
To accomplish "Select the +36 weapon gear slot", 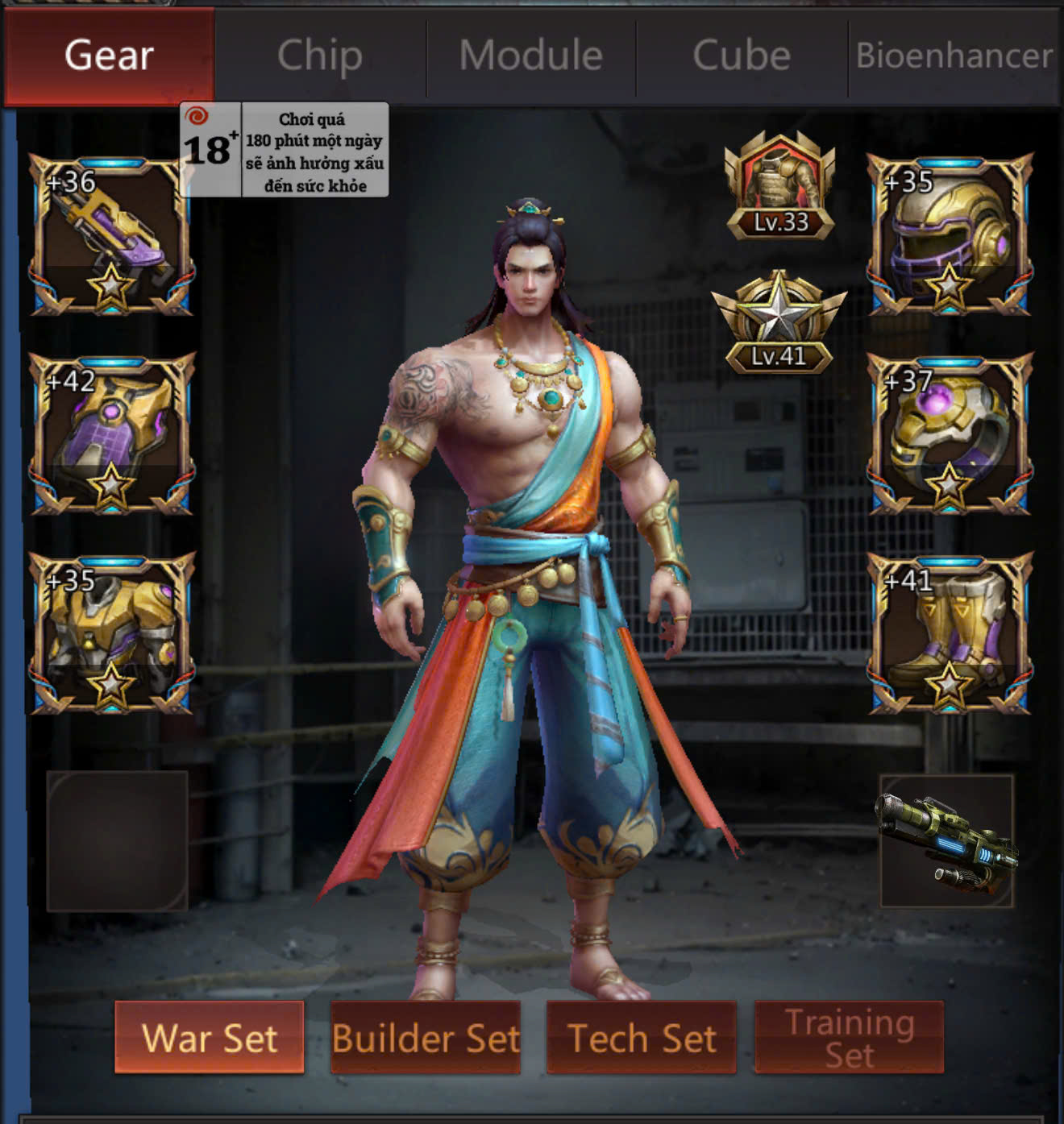I will pyautogui.click(x=111, y=235).
